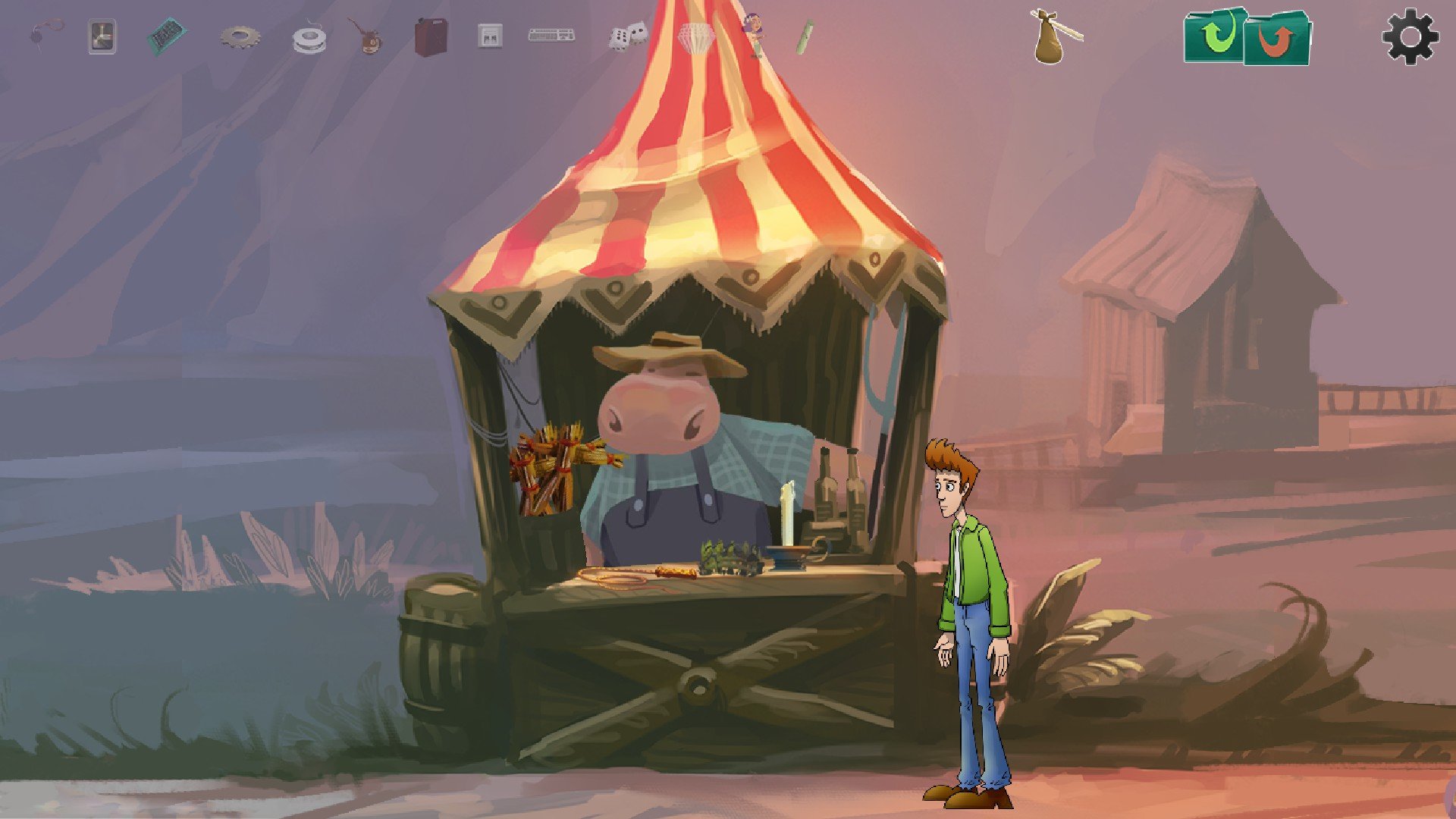Select the paper cupcake liner item

tap(695, 37)
